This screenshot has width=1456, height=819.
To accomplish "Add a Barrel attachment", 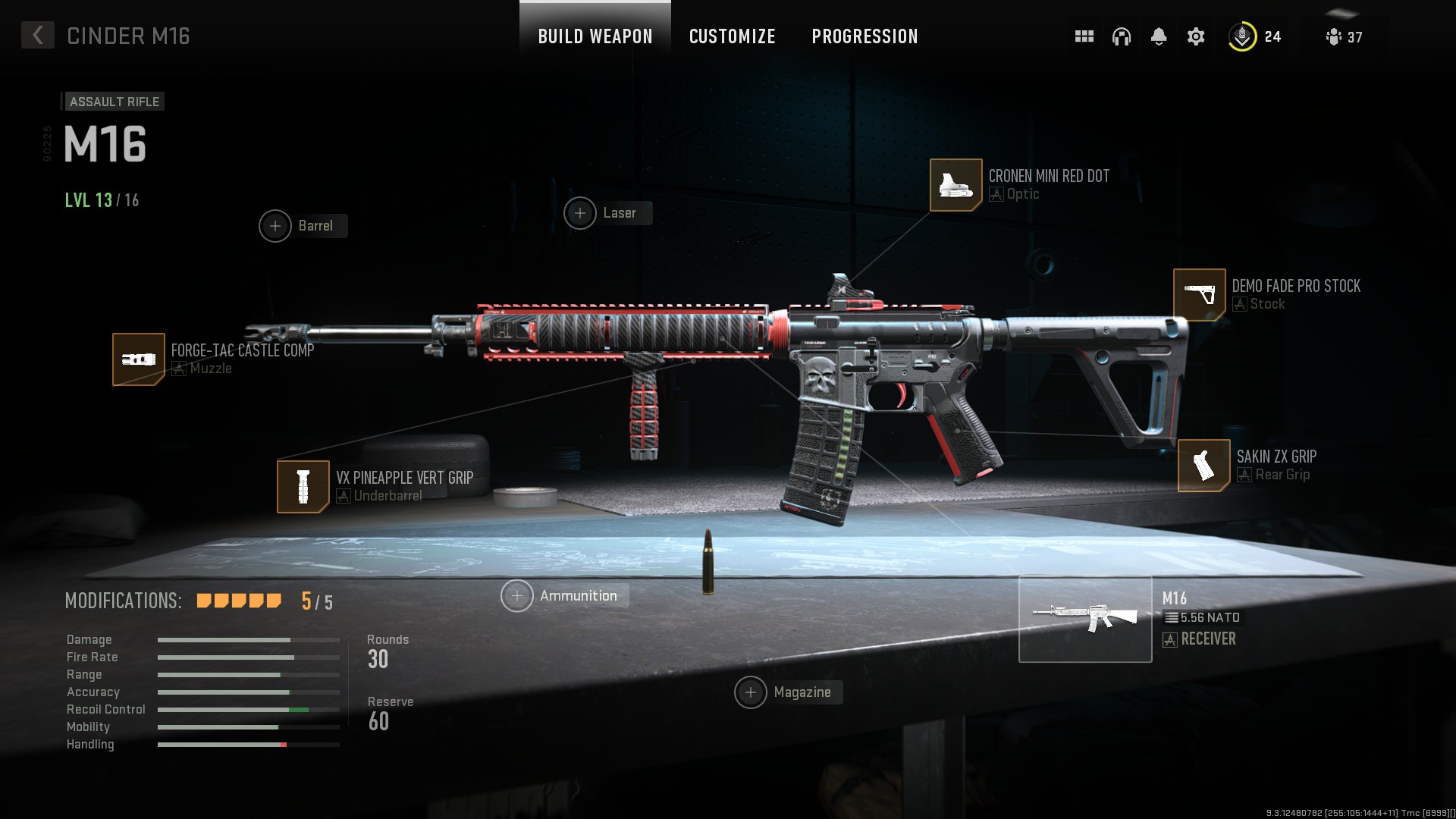I will tap(275, 226).
